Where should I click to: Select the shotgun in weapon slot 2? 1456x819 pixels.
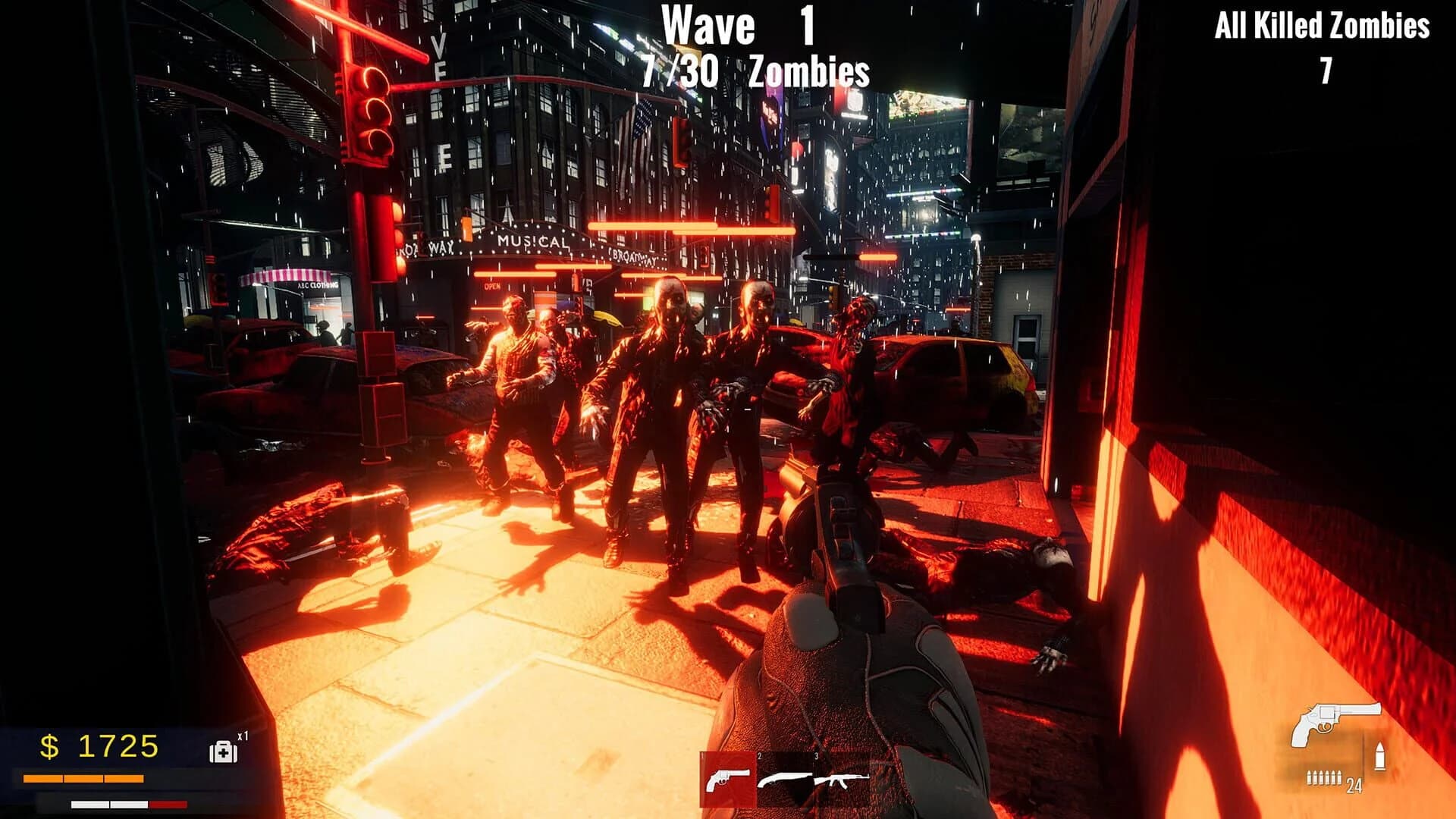[785, 780]
